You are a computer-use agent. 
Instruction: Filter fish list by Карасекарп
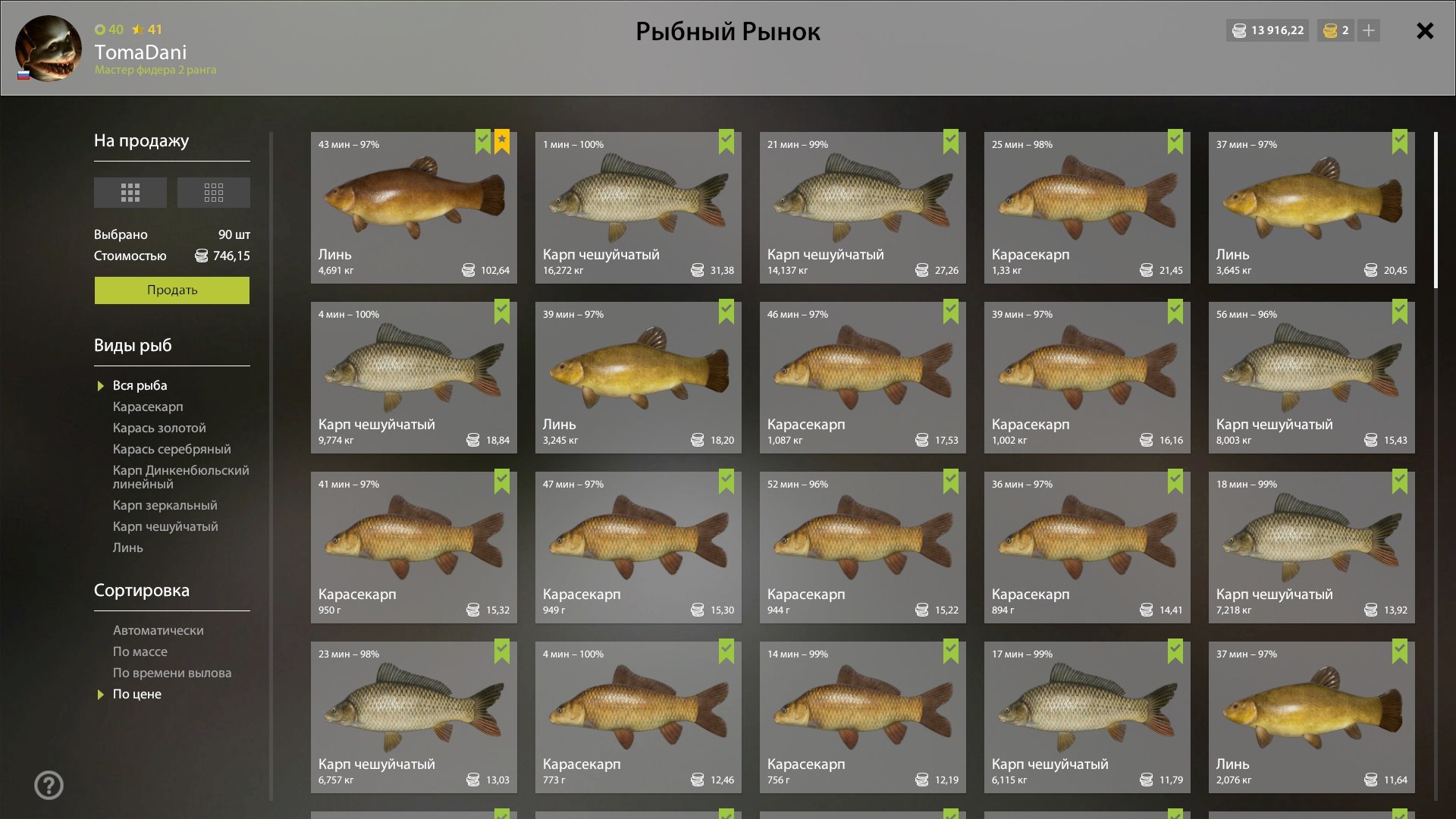(x=148, y=406)
